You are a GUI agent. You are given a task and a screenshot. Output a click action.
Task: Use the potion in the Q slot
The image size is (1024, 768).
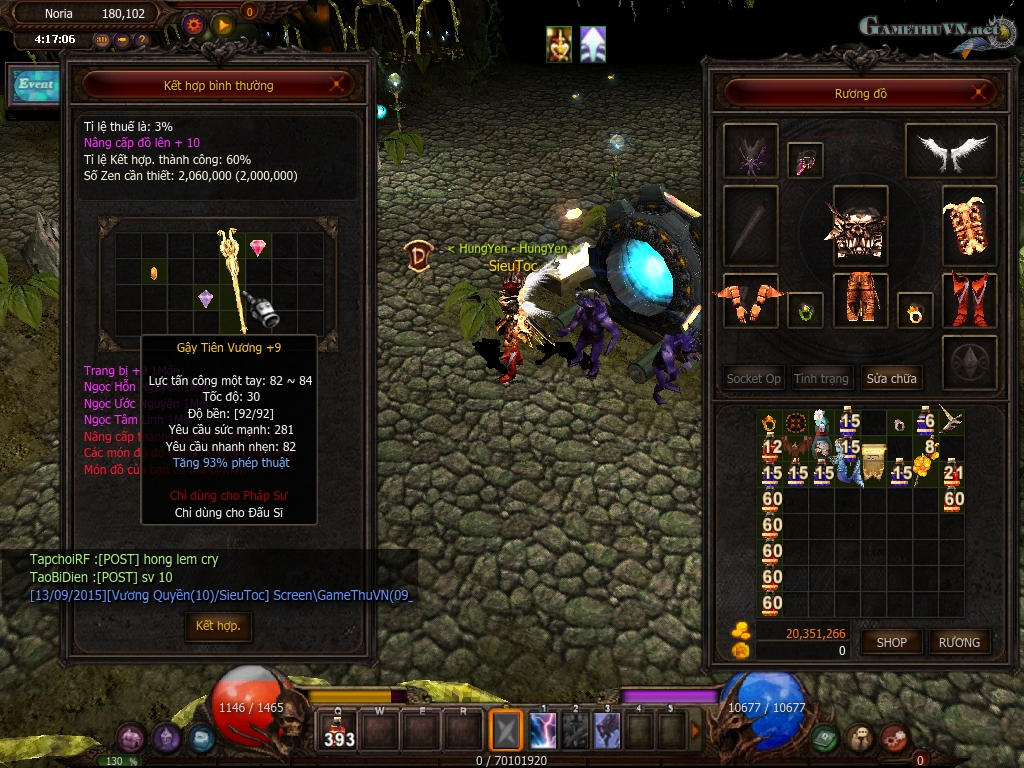[x=338, y=731]
